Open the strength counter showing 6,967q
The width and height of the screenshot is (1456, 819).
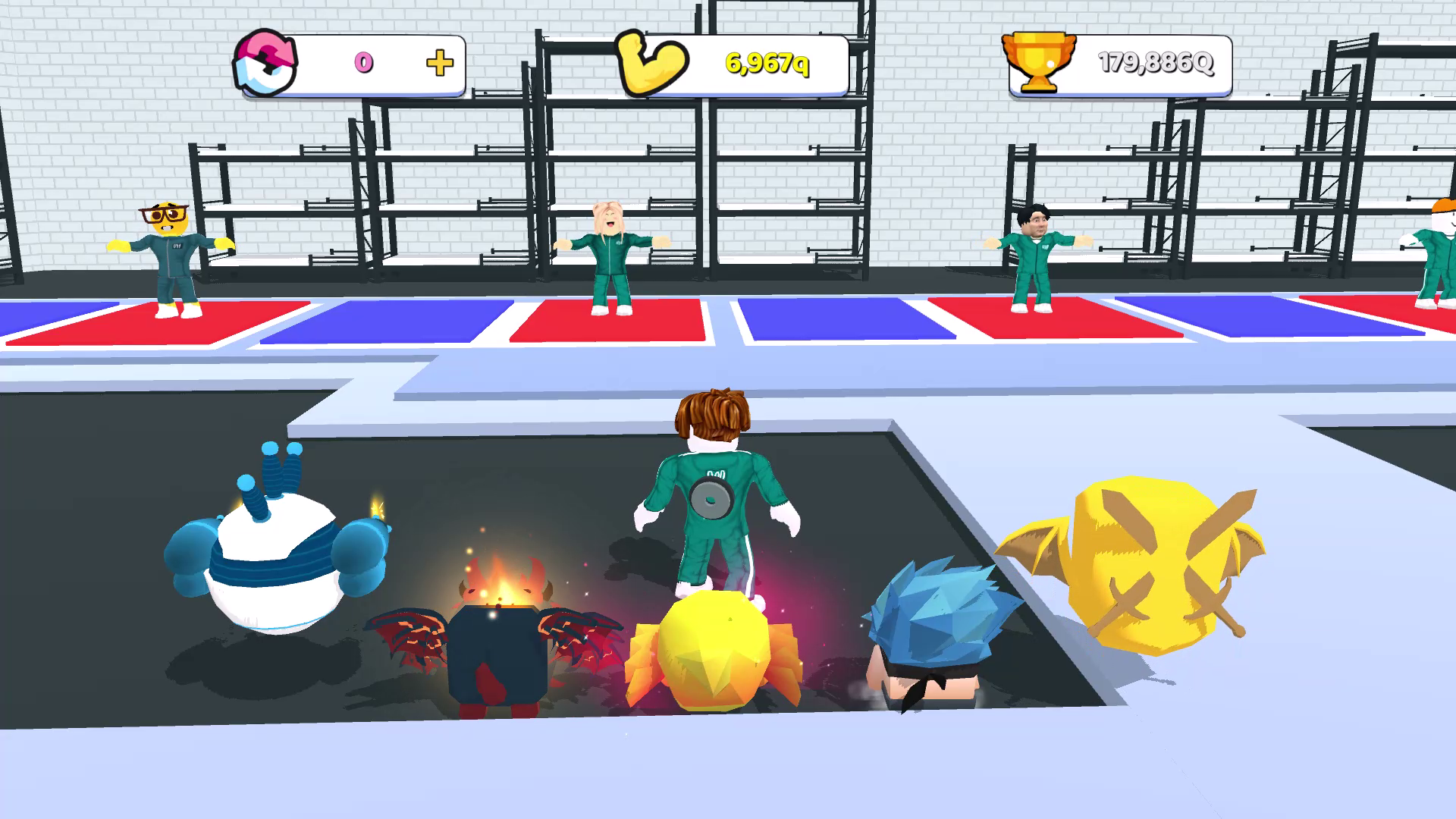(x=766, y=64)
